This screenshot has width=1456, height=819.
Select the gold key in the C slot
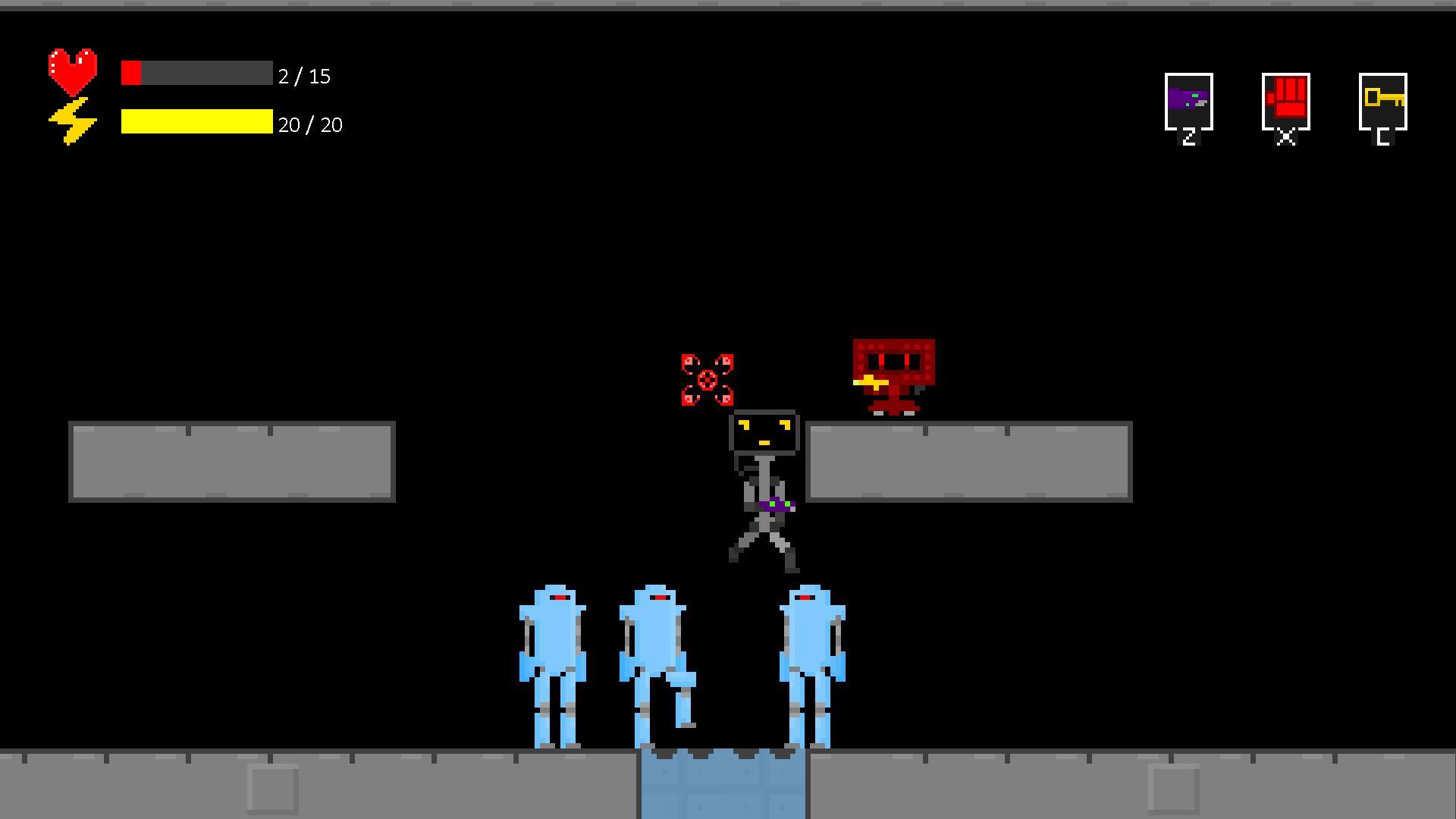[1383, 102]
